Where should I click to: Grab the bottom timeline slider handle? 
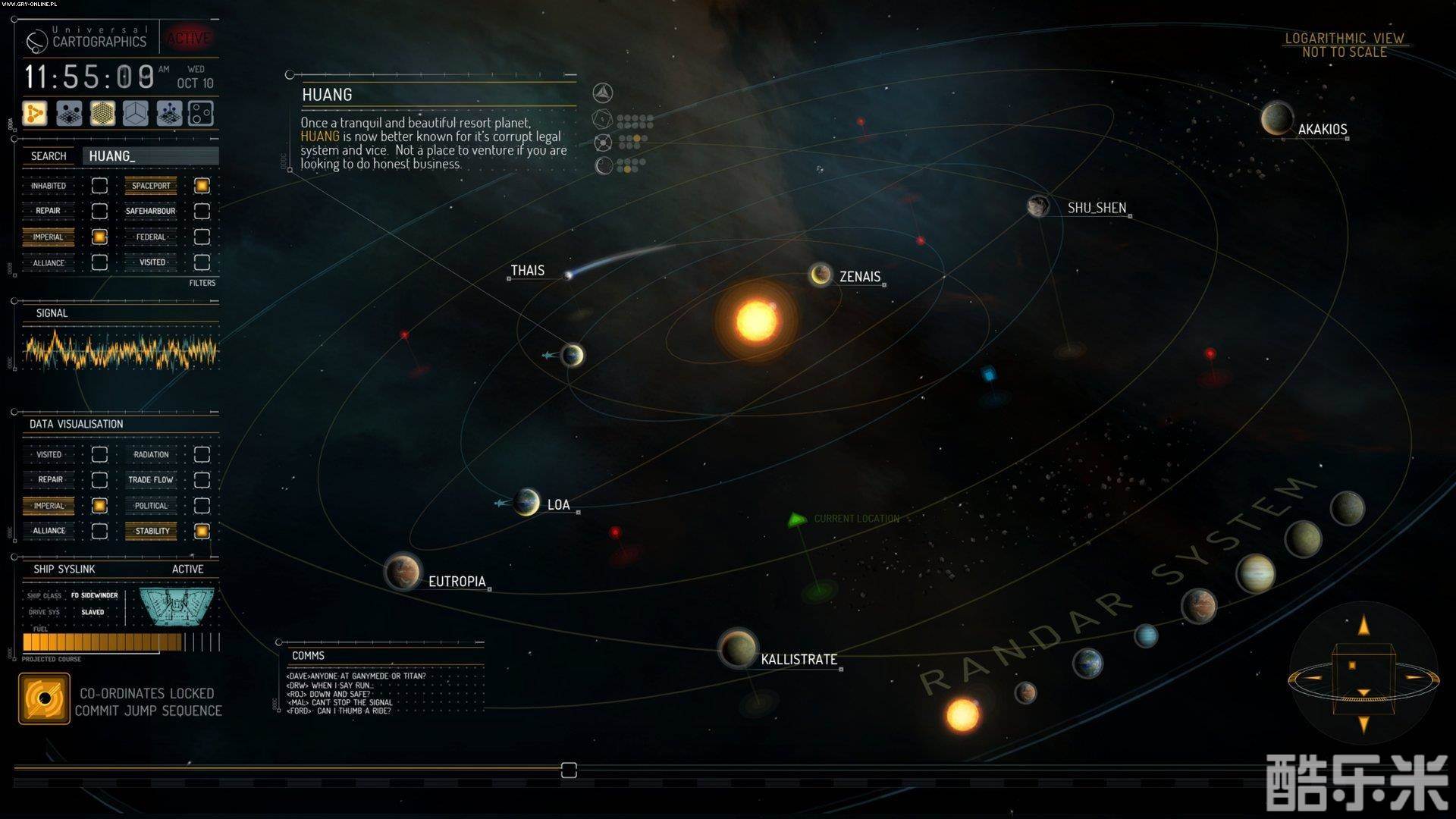(x=569, y=770)
